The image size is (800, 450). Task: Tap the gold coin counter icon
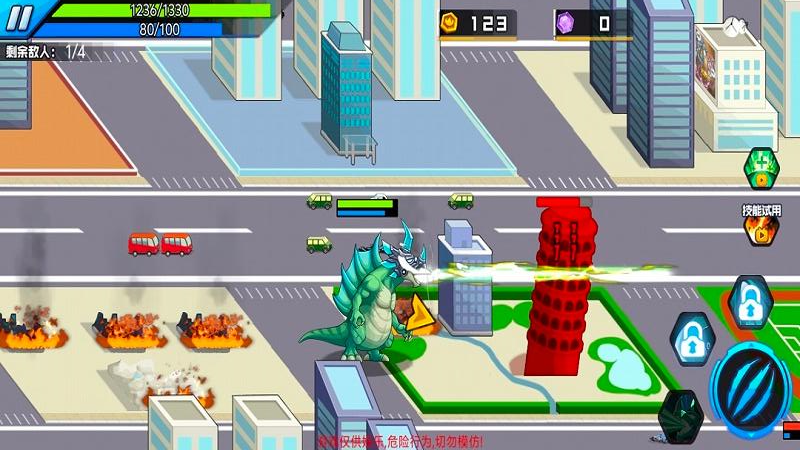click(449, 21)
